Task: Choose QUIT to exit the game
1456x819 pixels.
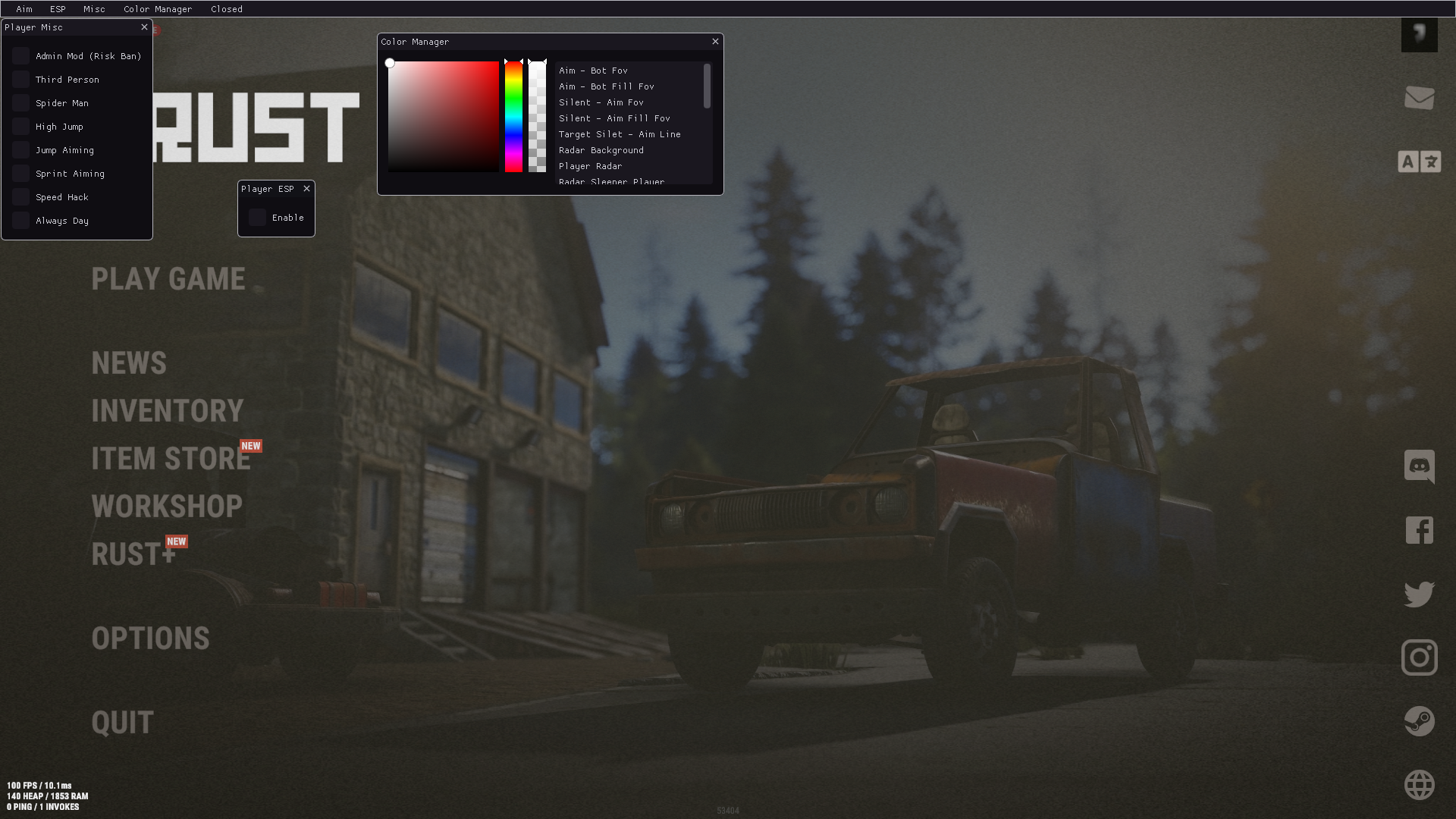Action: [122, 723]
